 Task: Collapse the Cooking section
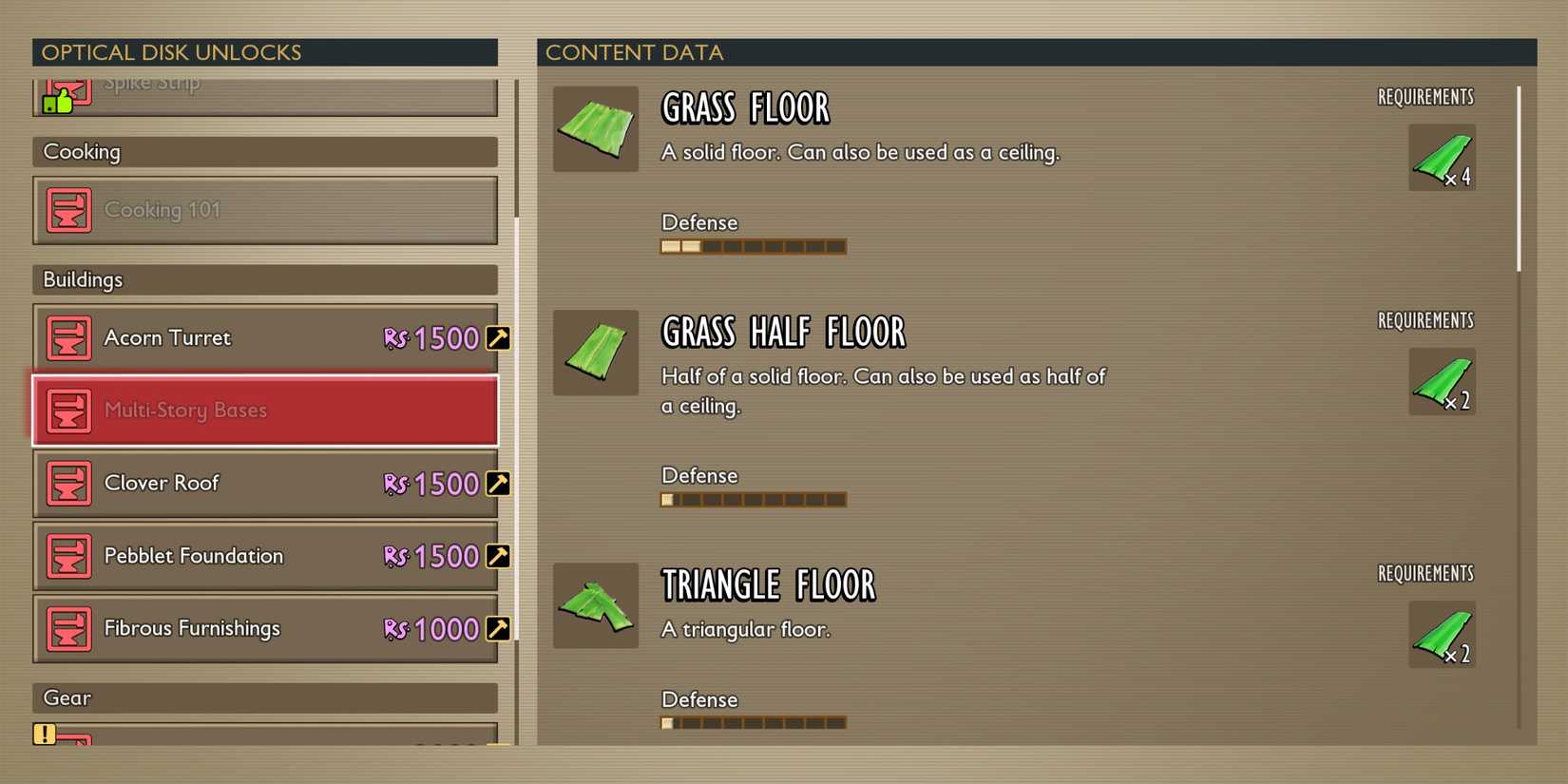click(265, 151)
